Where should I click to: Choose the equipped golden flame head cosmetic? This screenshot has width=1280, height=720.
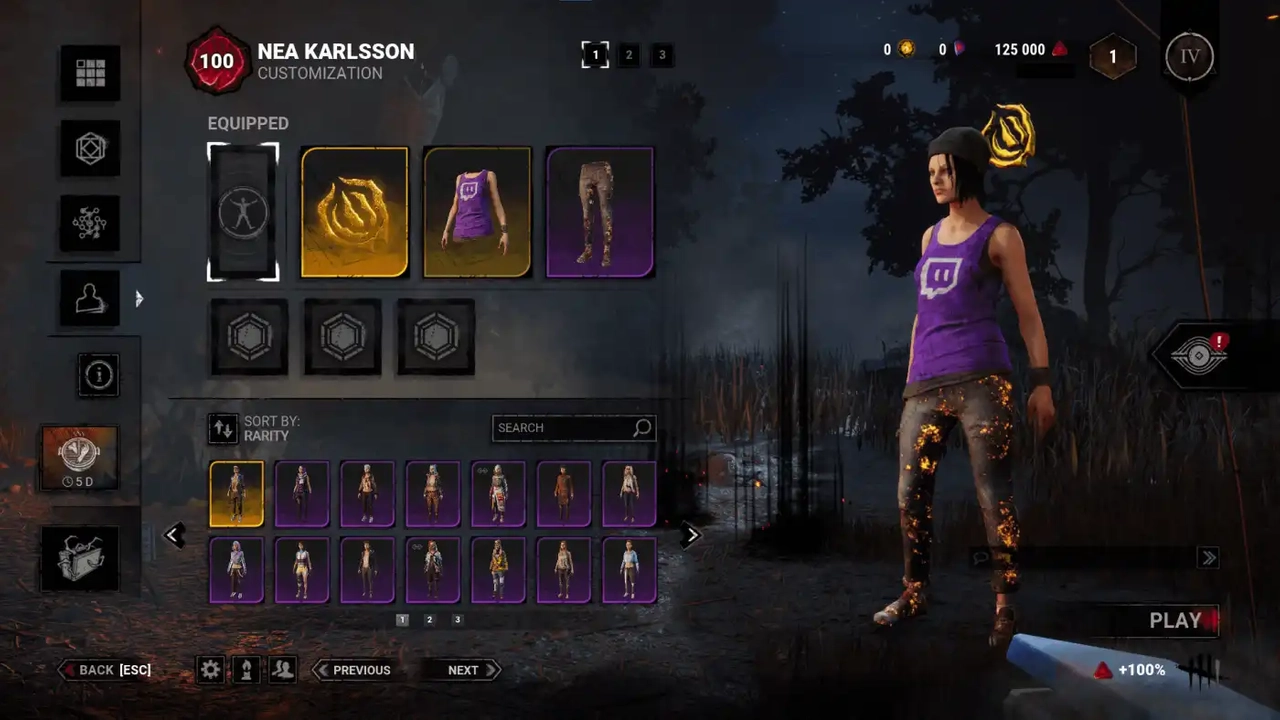point(355,212)
